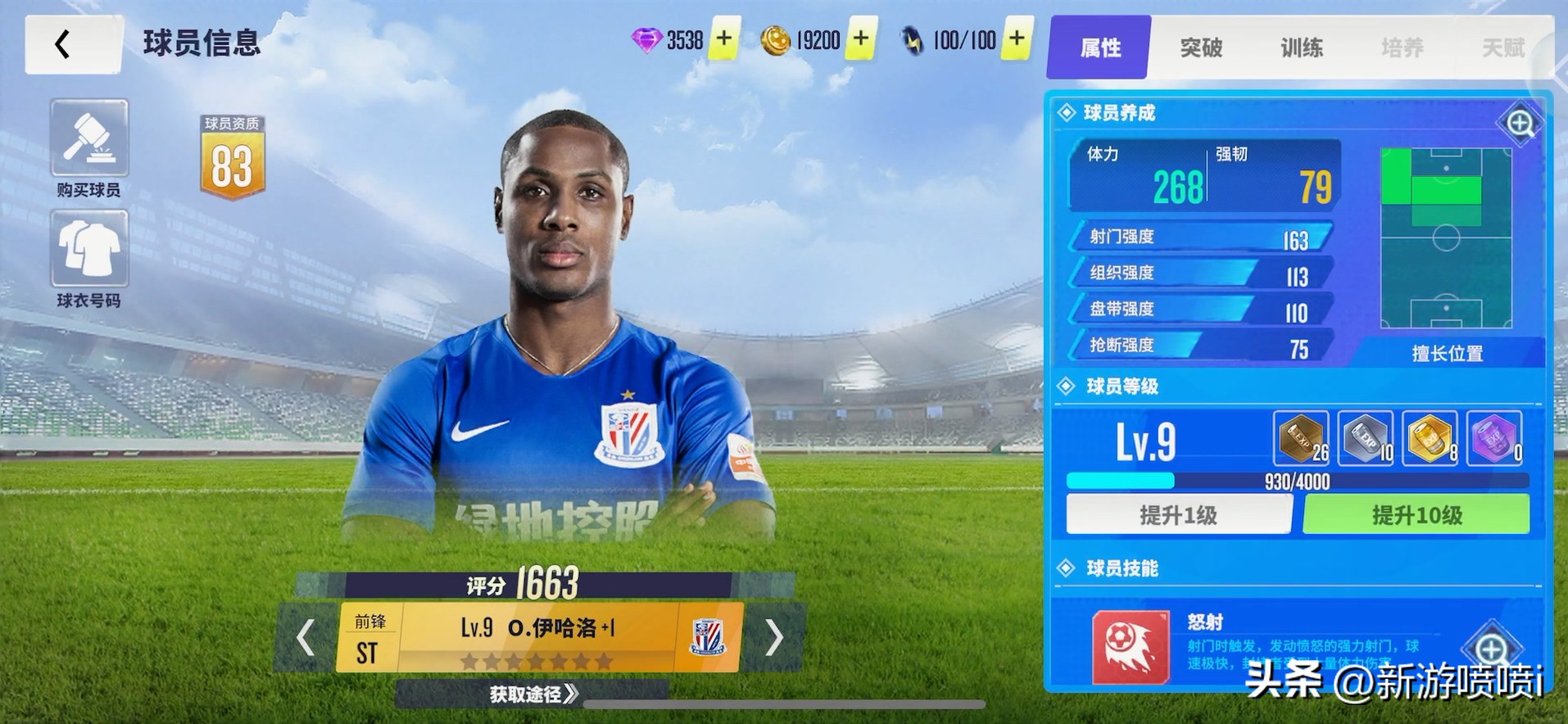Magnify player attribute details
Screen dimensions: 1568x724
pos(1520,124)
